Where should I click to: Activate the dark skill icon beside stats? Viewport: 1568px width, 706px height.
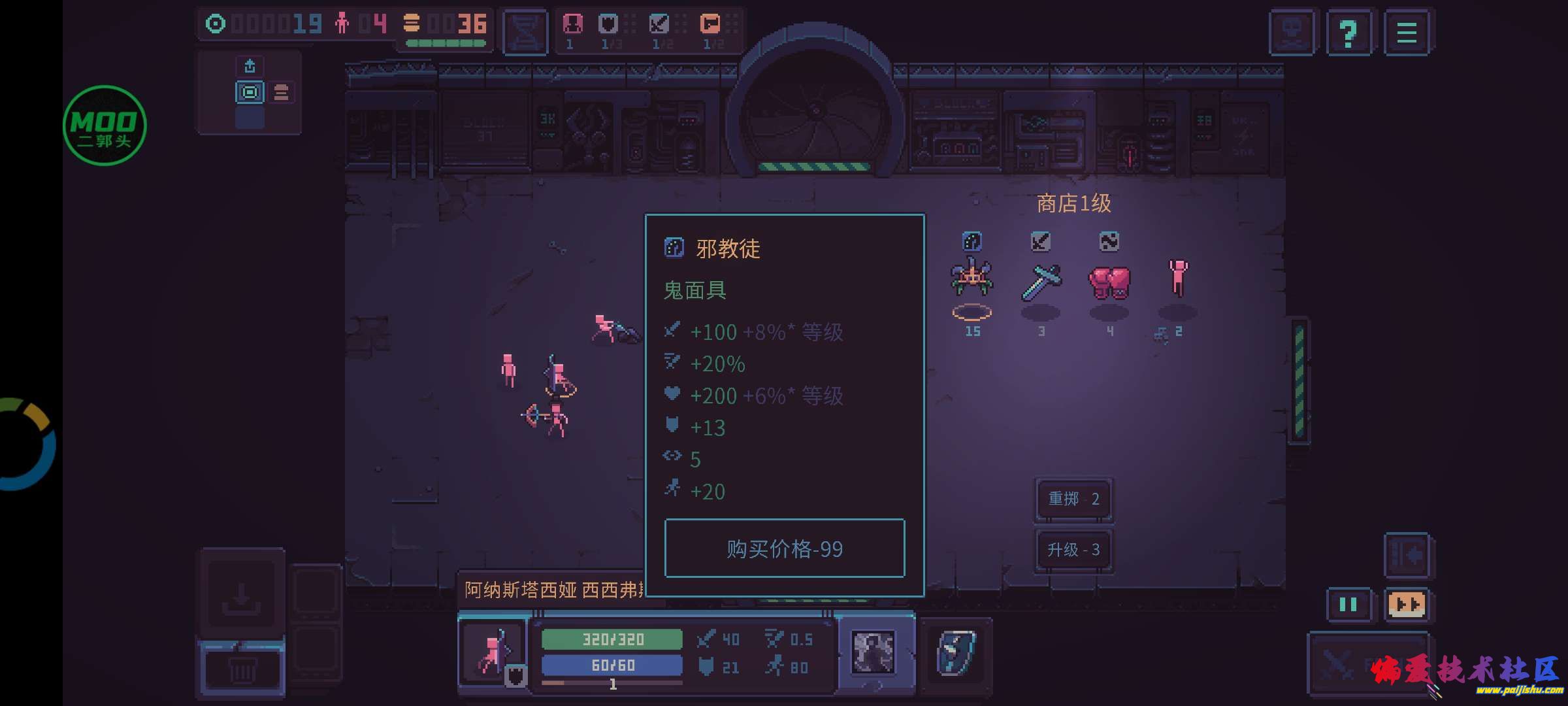[x=874, y=652]
